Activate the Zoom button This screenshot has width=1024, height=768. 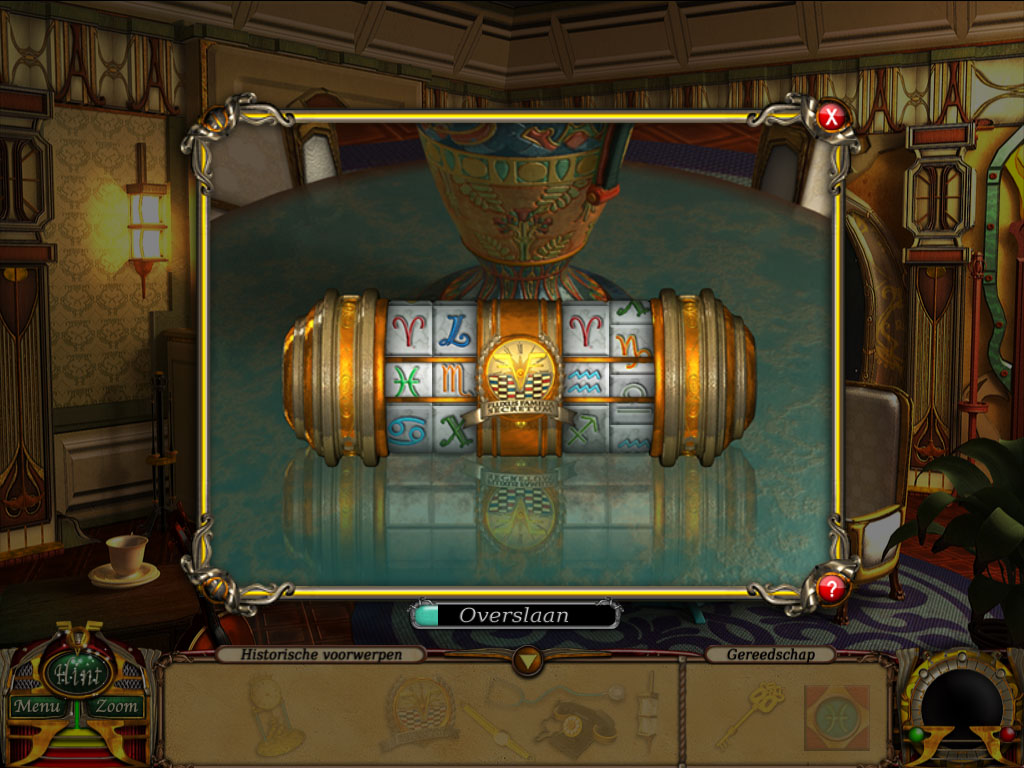[116, 707]
